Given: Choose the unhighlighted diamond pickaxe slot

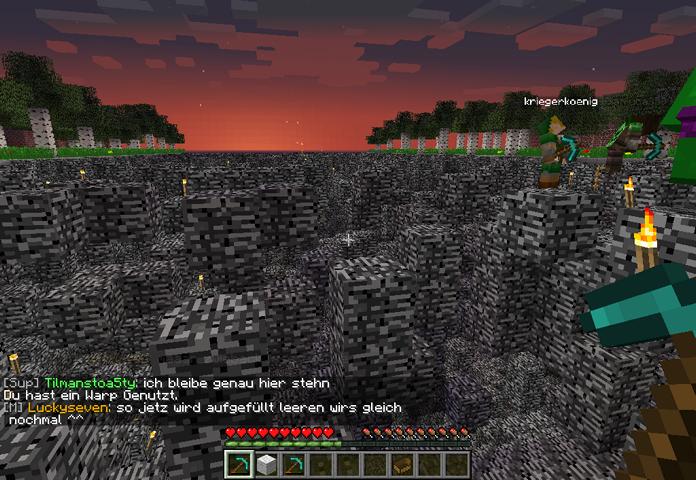Looking at the screenshot, I should click(293, 465).
